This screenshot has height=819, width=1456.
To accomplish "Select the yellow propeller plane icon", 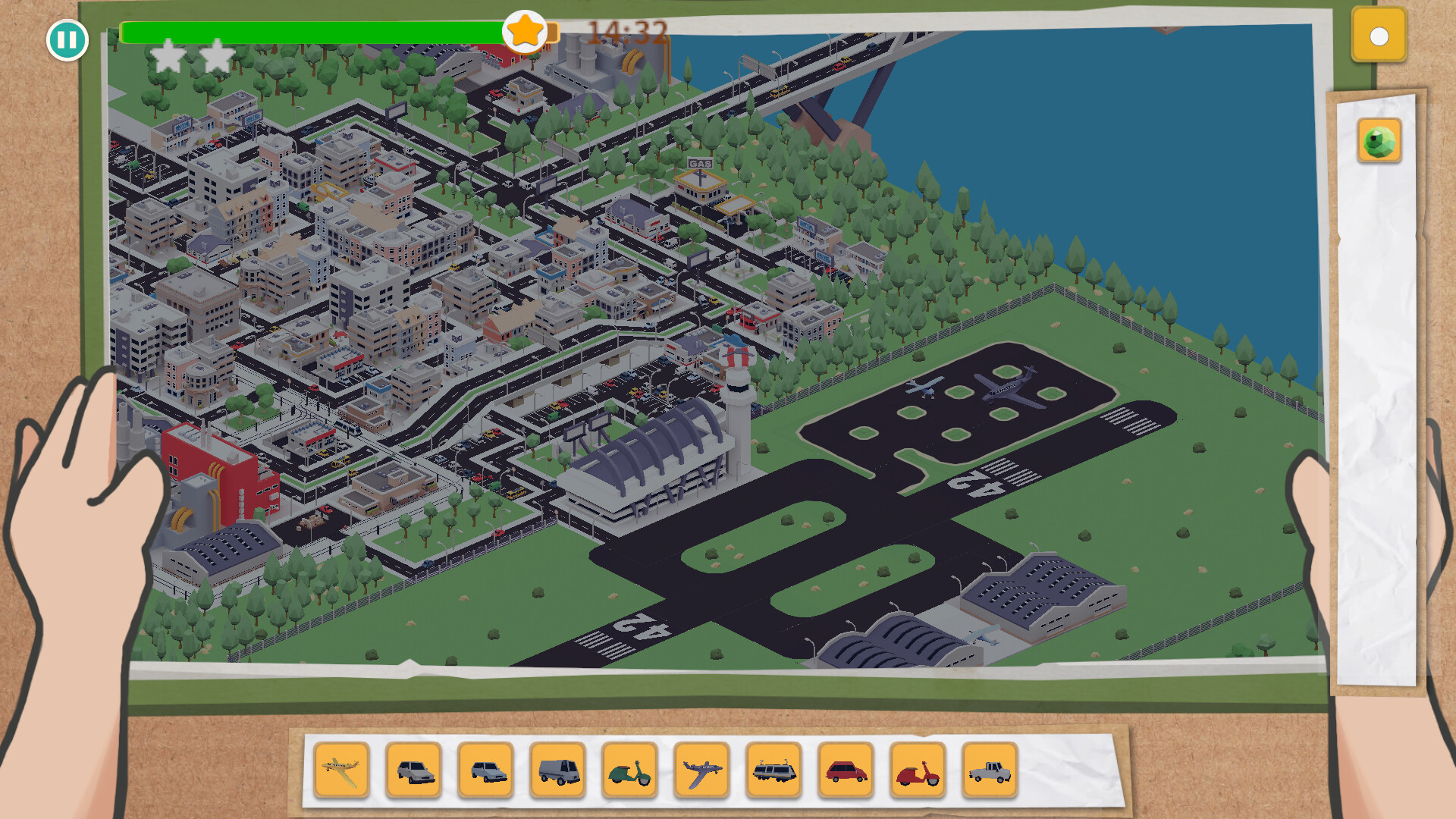I will pos(343,770).
